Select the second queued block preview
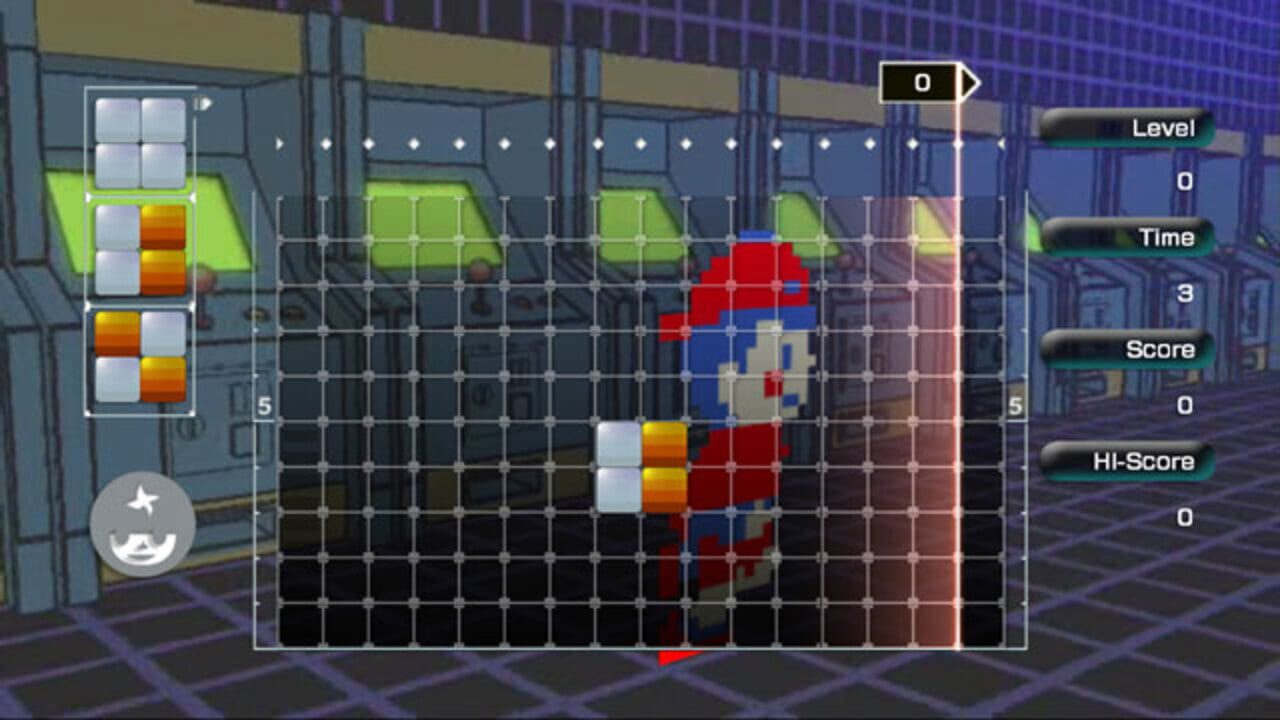 pyautogui.click(x=139, y=248)
